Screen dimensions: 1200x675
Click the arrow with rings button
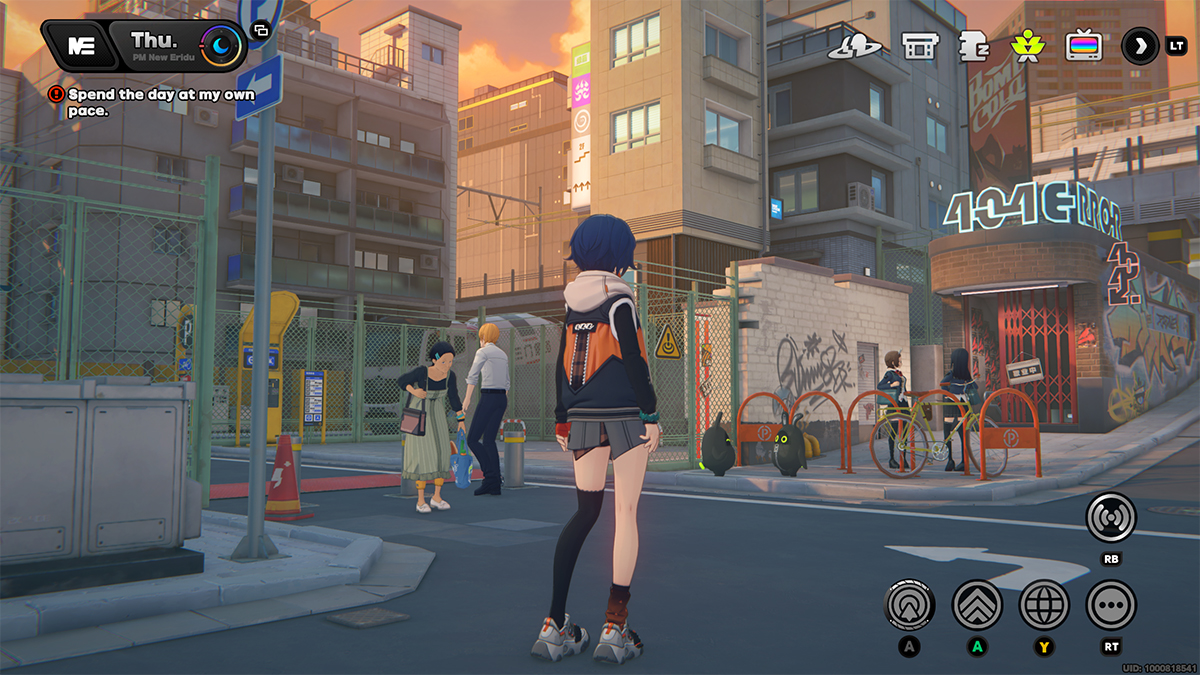[x=910, y=604]
